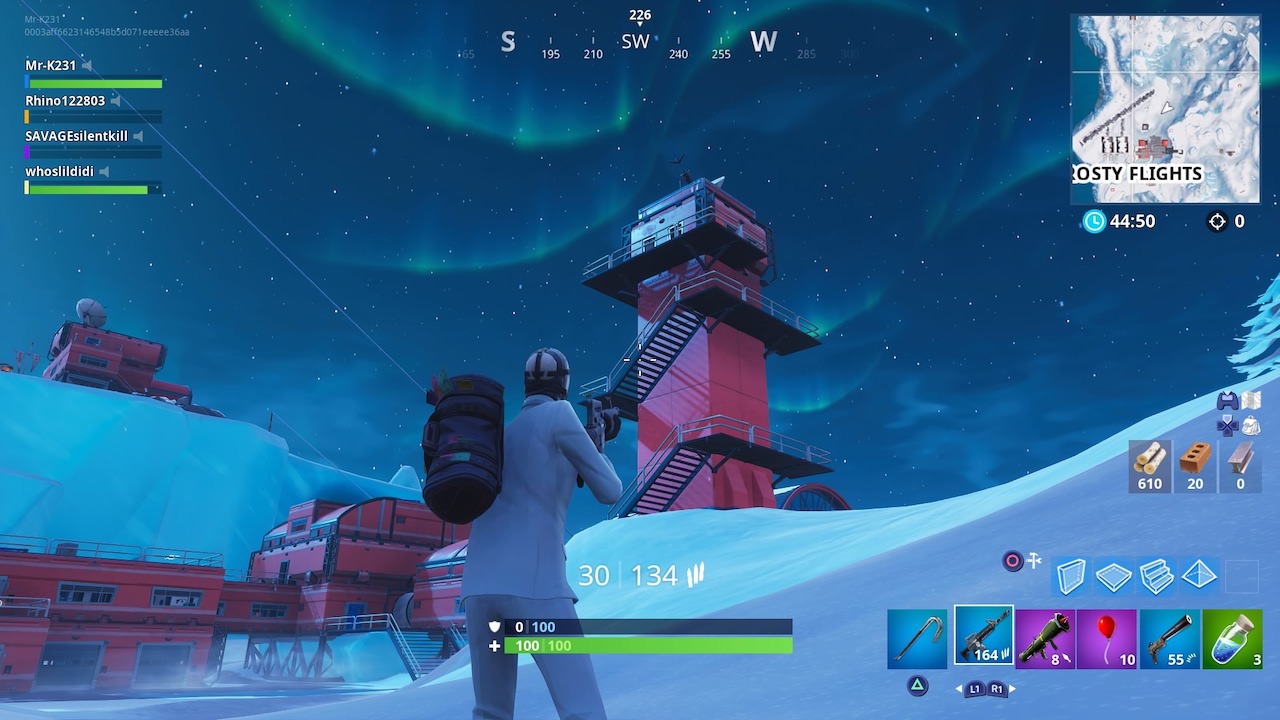1280x720 pixels.
Task: Select brick as building material
Action: point(1194,466)
